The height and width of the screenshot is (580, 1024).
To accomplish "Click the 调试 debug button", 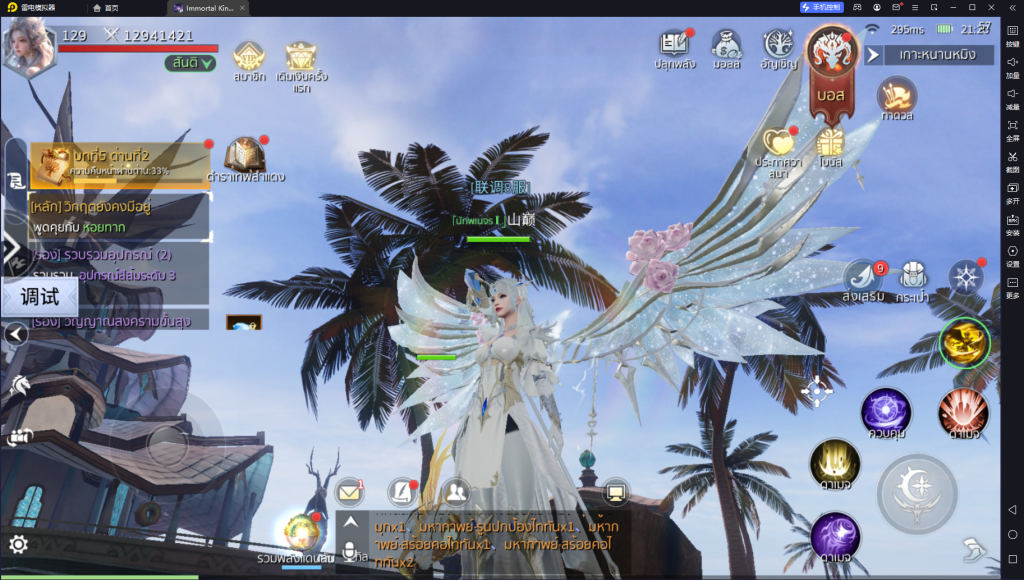I will 40,296.
